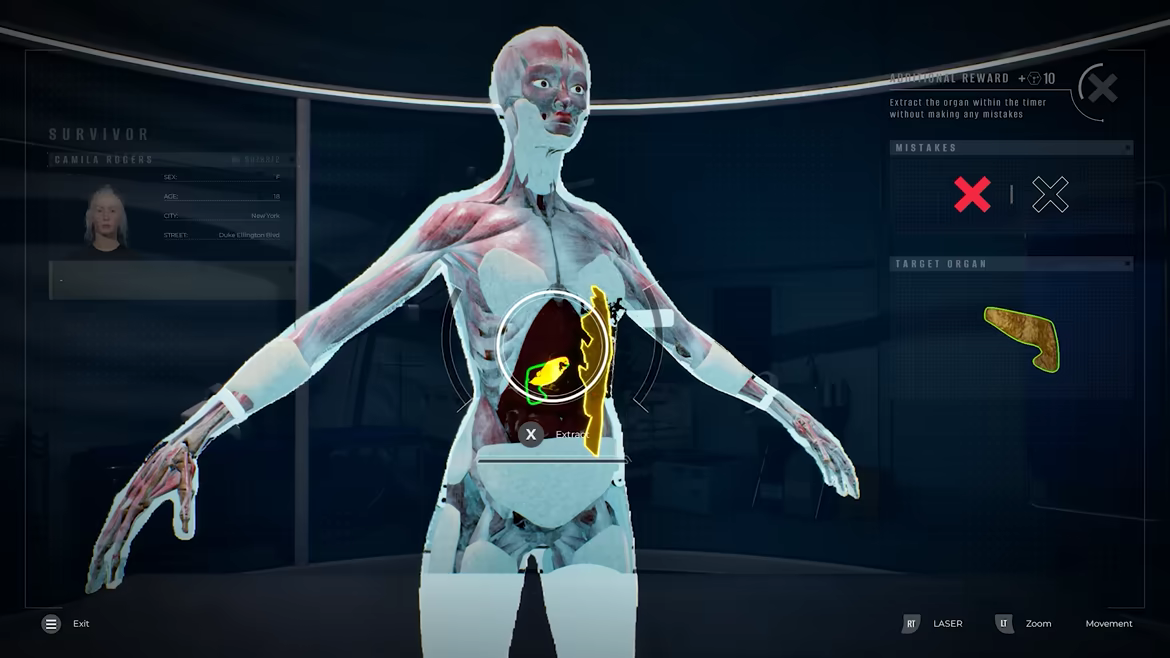Select the target organ preview image
1170x658 pixels.
[1023, 338]
